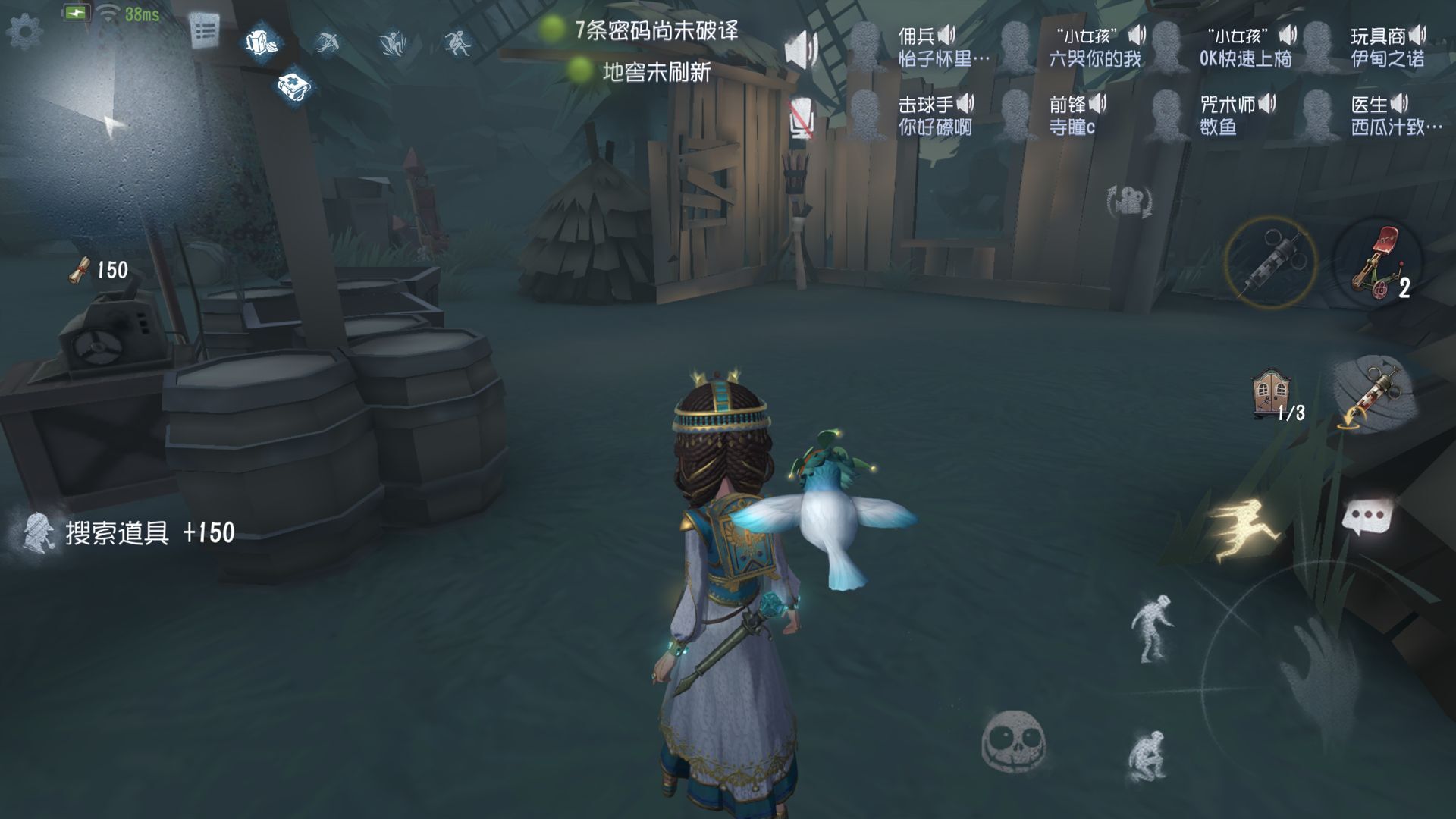Open the gear settings menu
1456x819 pixels.
tap(24, 32)
